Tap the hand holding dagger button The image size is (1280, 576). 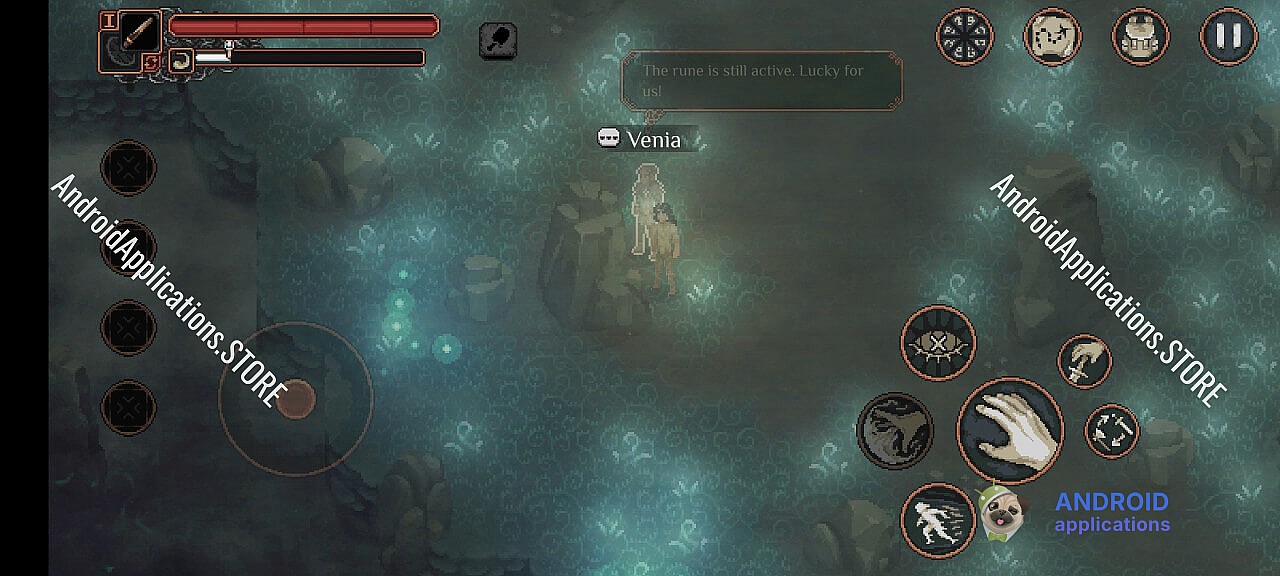(x=1085, y=361)
